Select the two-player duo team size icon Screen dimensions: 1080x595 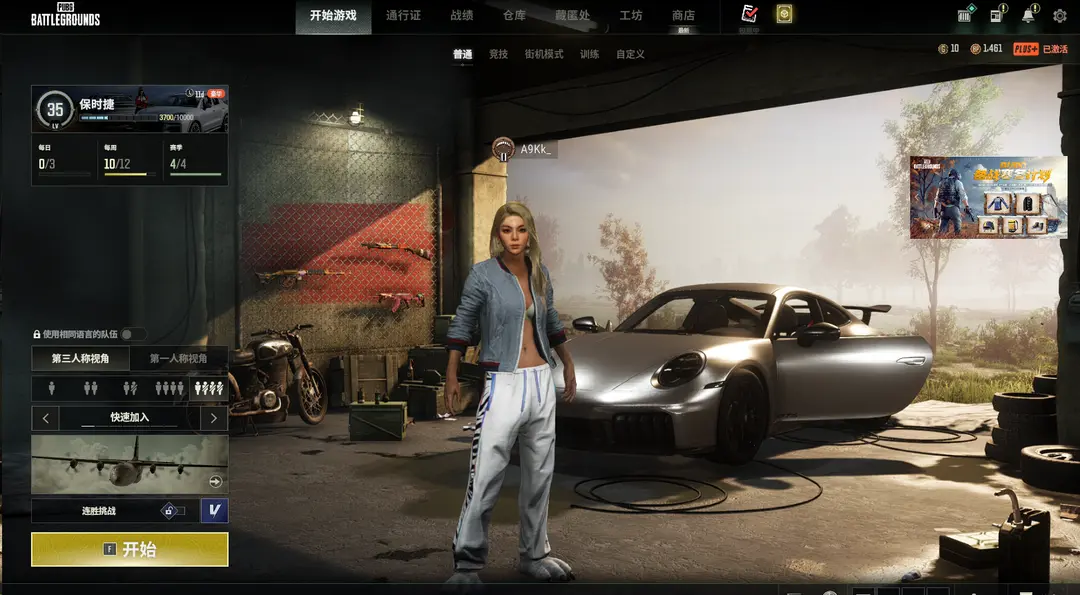click(89, 387)
